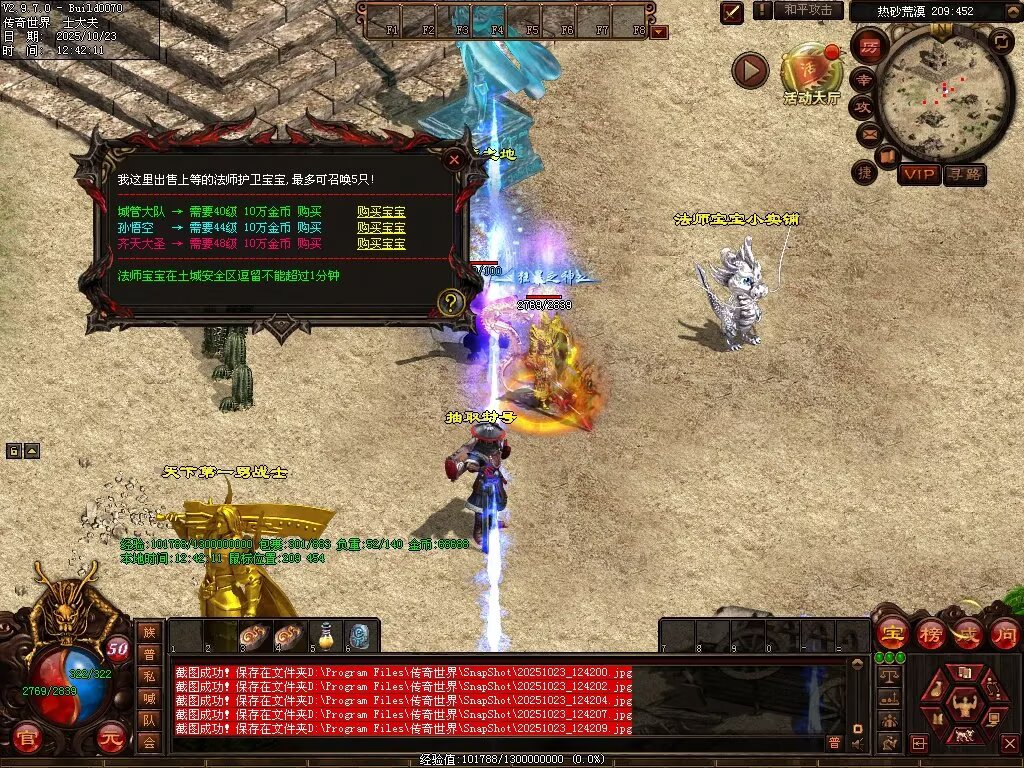Open the 历 calendar button by minimap
The height and width of the screenshot is (768, 1024).
tap(869, 47)
